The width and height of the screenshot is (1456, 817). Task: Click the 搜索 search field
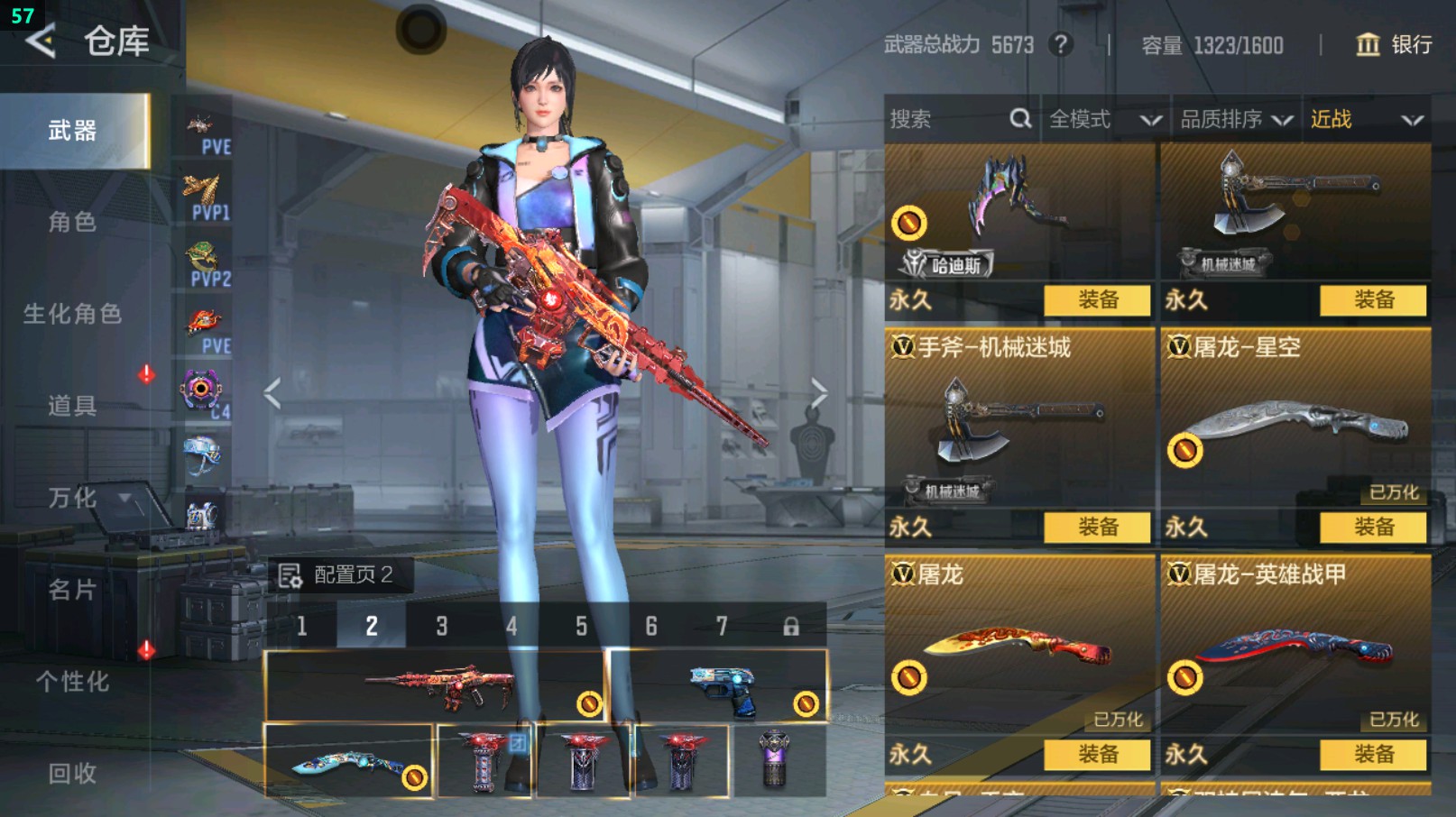947,119
